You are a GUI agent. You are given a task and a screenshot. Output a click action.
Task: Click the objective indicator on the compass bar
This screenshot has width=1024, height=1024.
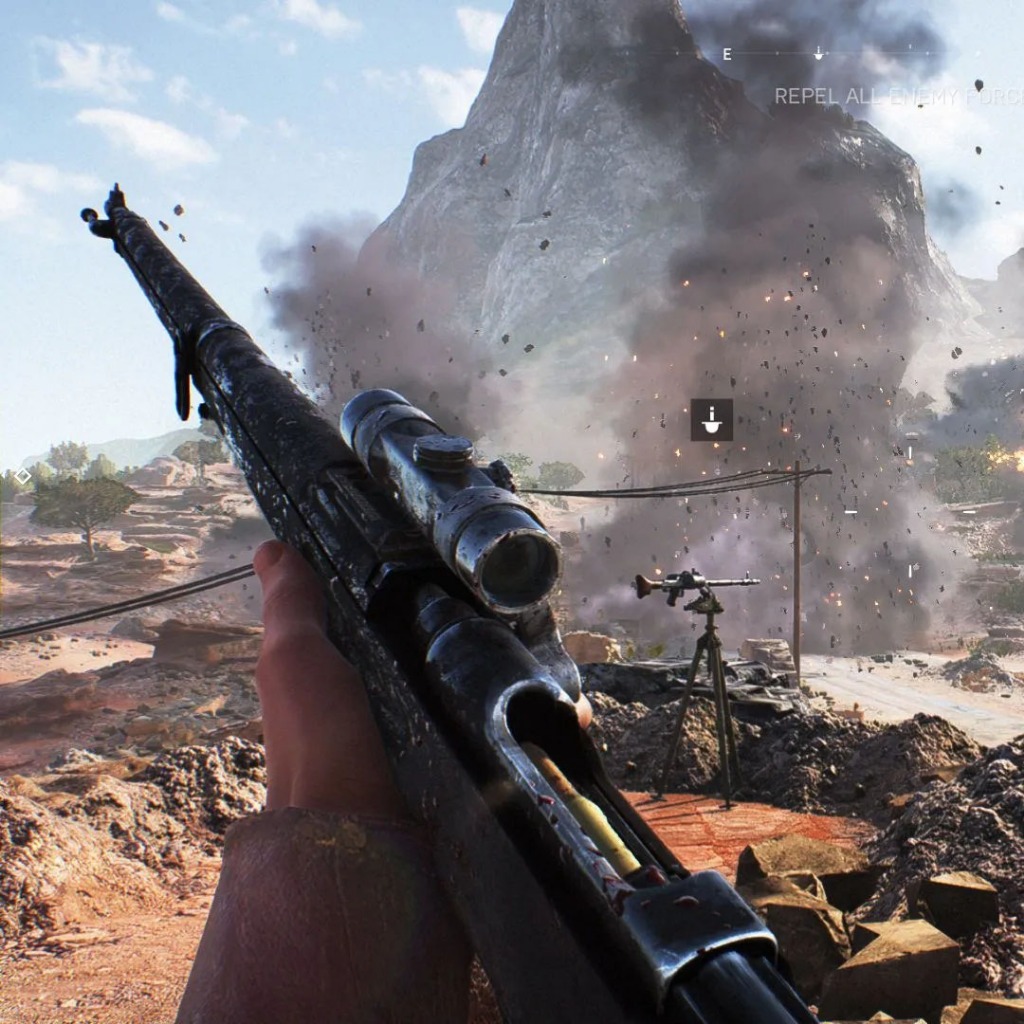click(818, 53)
